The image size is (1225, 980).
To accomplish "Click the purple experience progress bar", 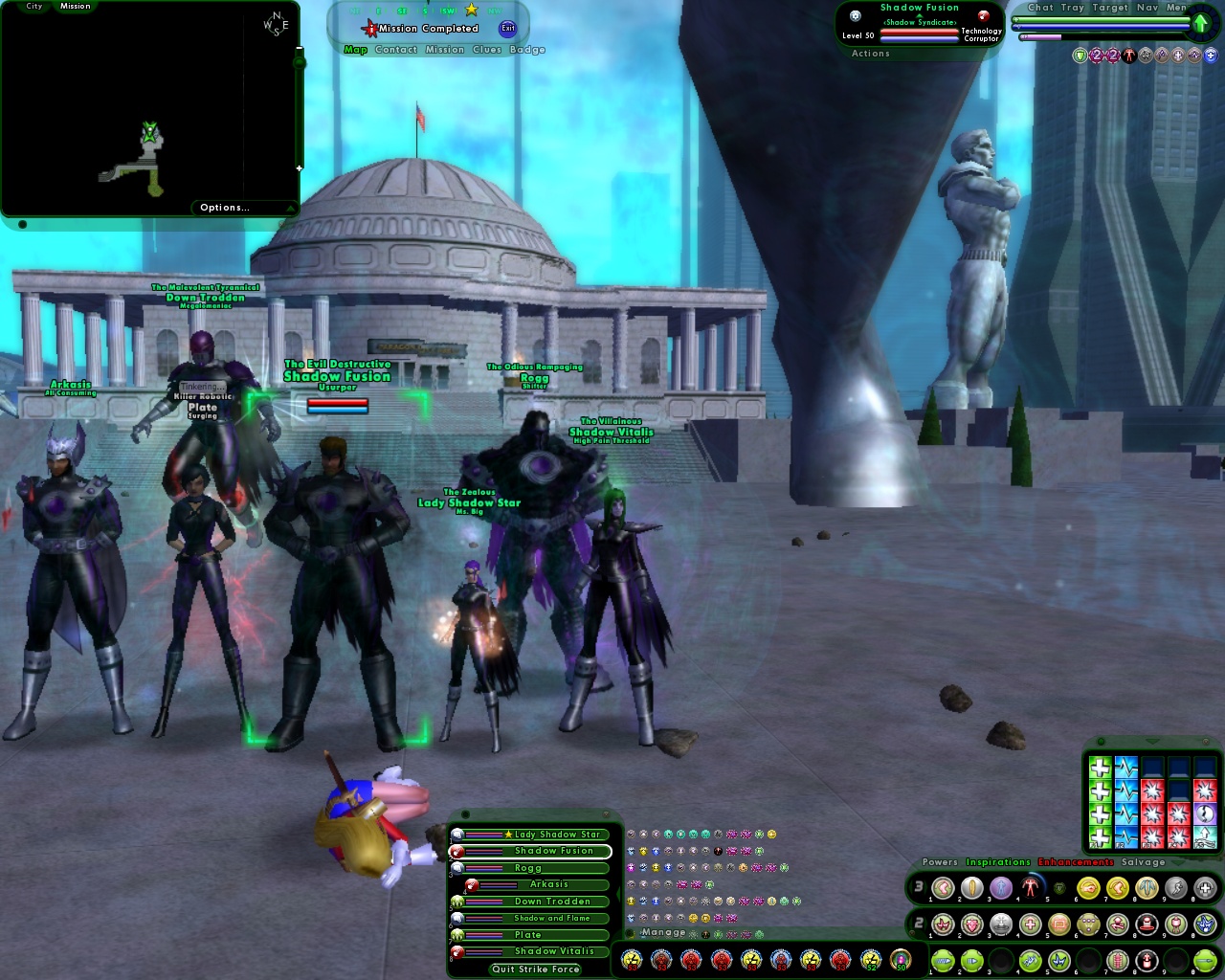I will click(1043, 36).
